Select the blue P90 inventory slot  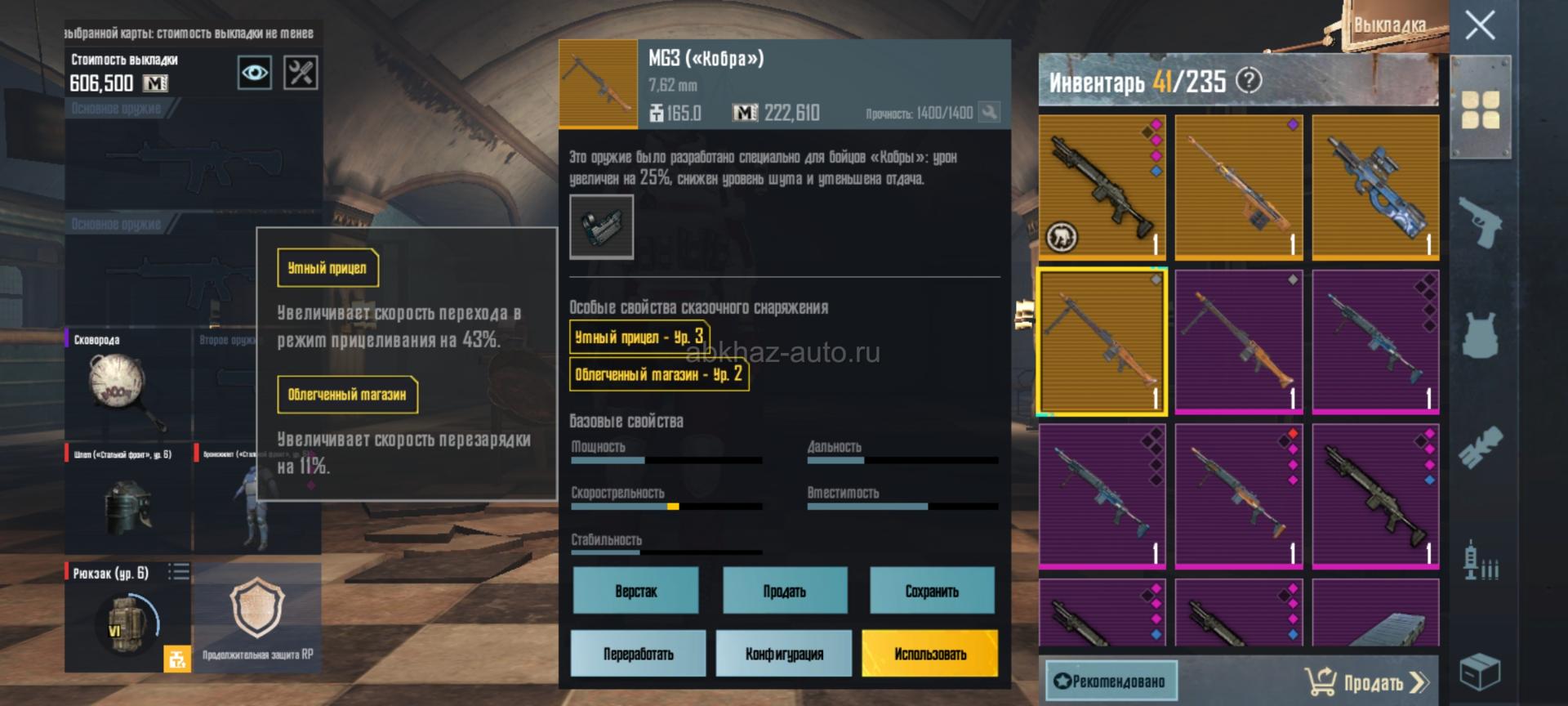(1375, 187)
